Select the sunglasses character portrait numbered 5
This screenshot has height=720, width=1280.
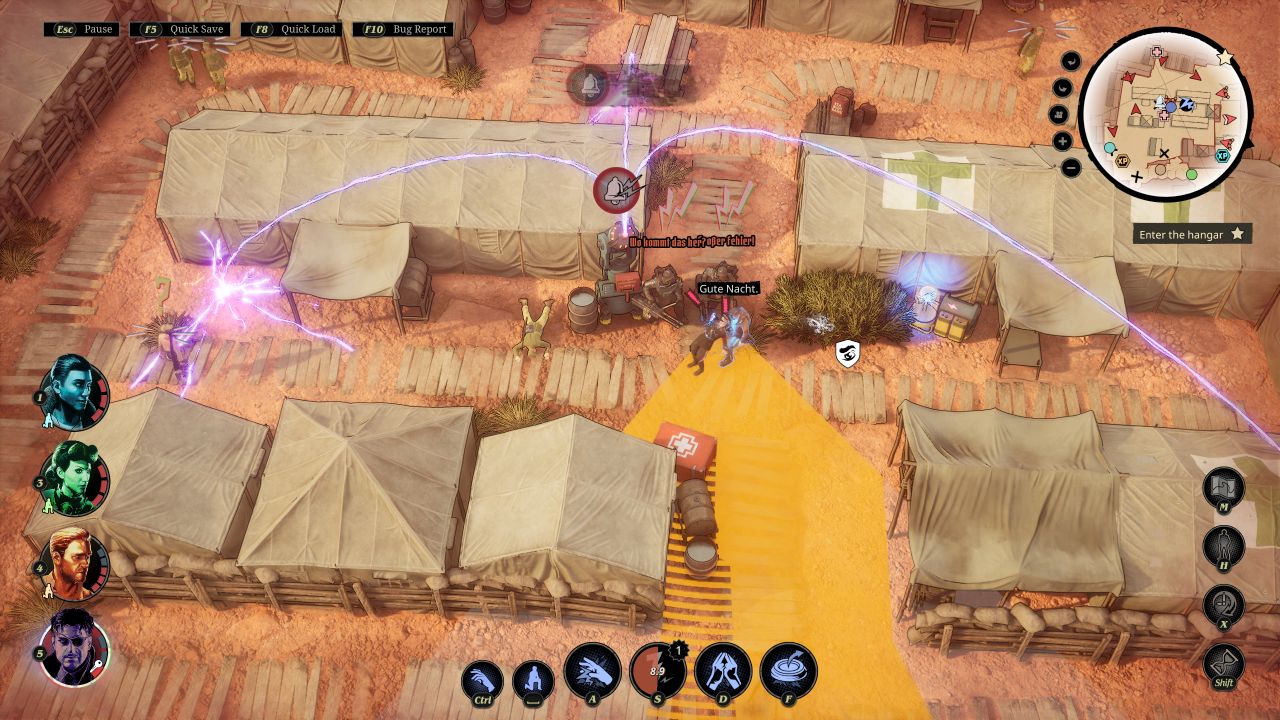[x=74, y=646]
